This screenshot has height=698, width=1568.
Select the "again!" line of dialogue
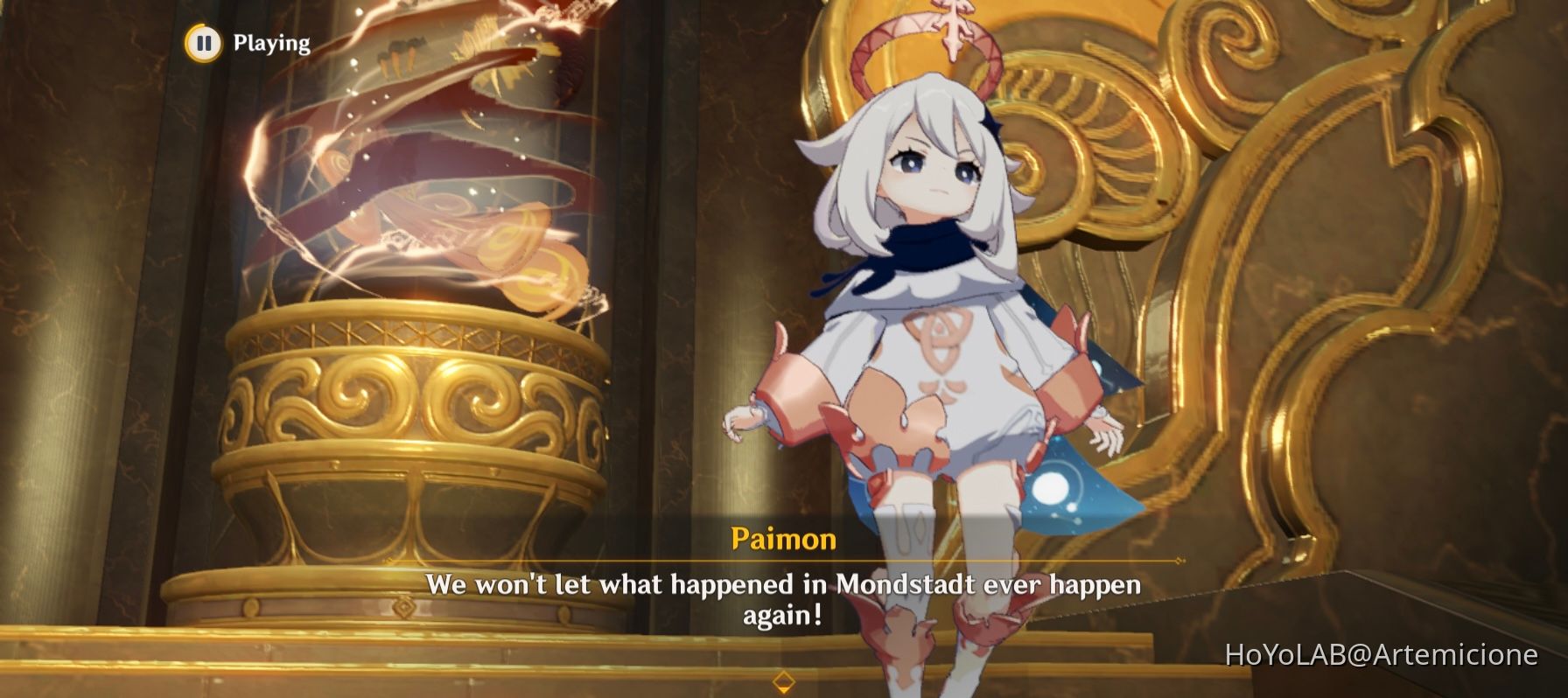point(785,614)
